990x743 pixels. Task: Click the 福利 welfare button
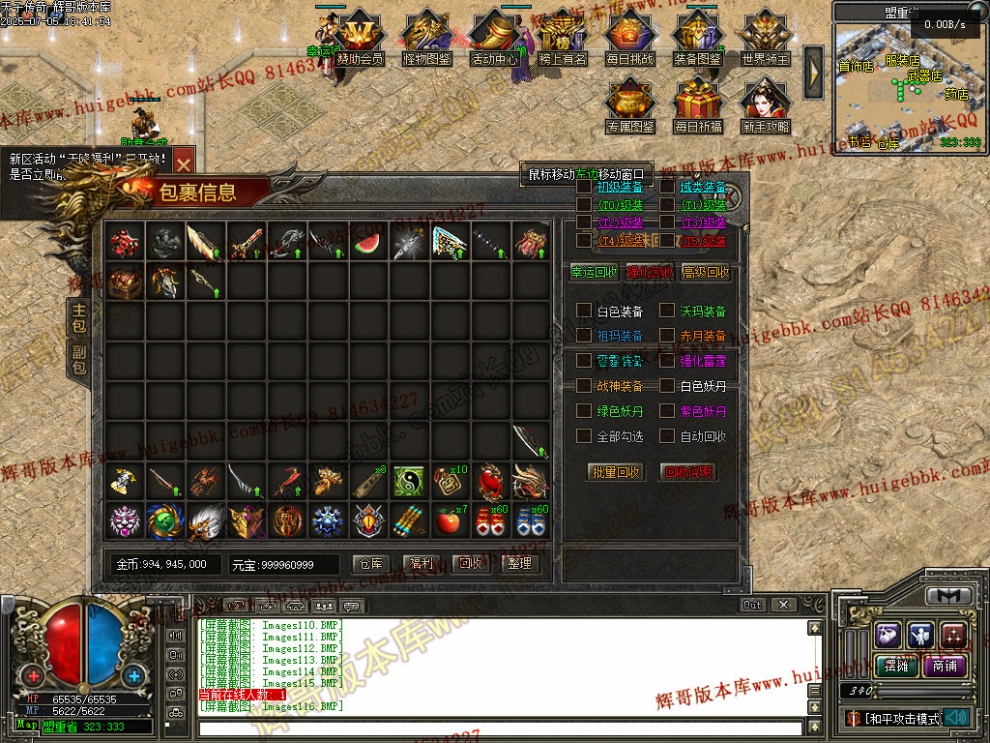421,564
